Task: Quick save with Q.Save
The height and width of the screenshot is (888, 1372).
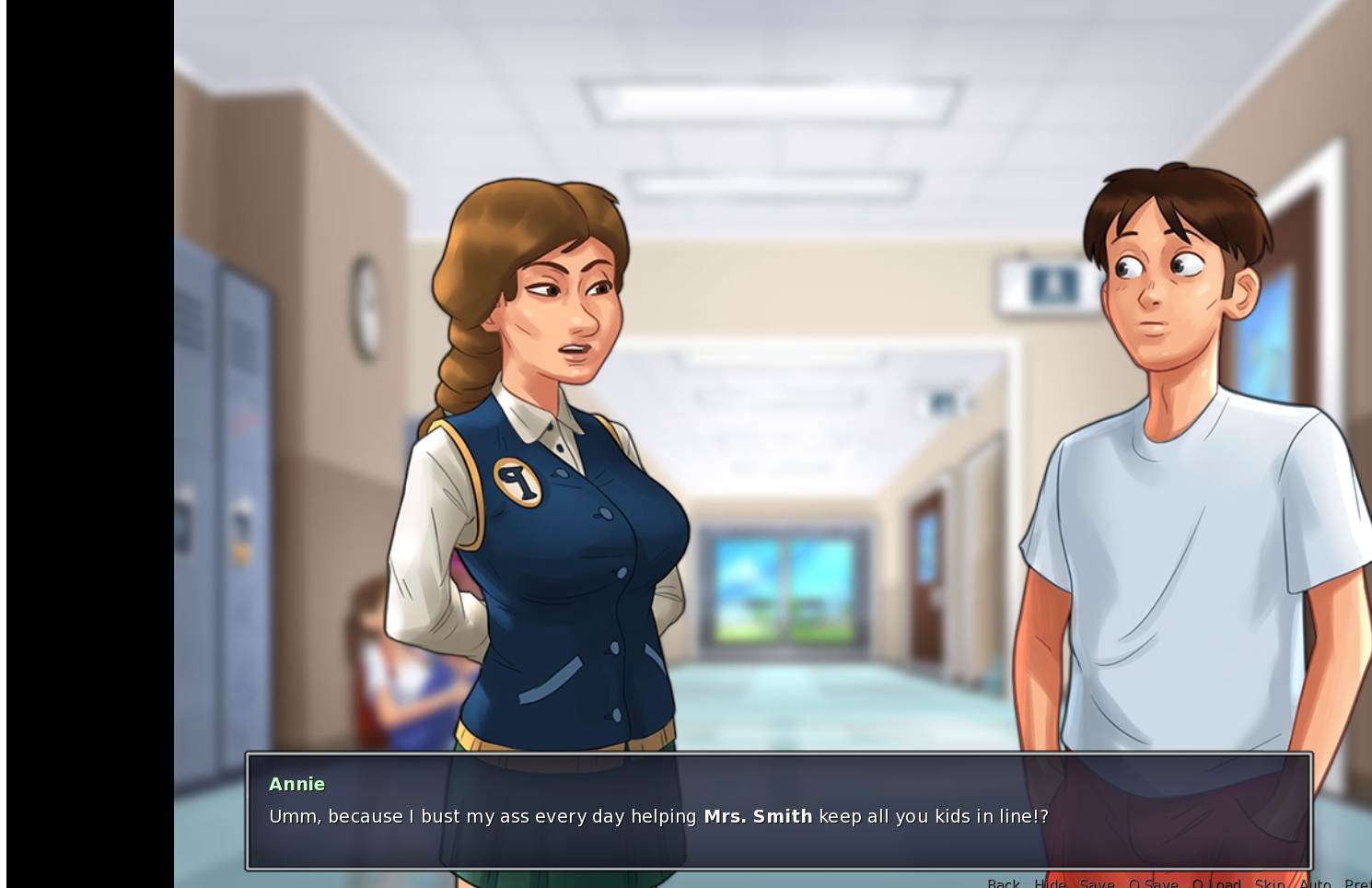Action: [1153, 882]
